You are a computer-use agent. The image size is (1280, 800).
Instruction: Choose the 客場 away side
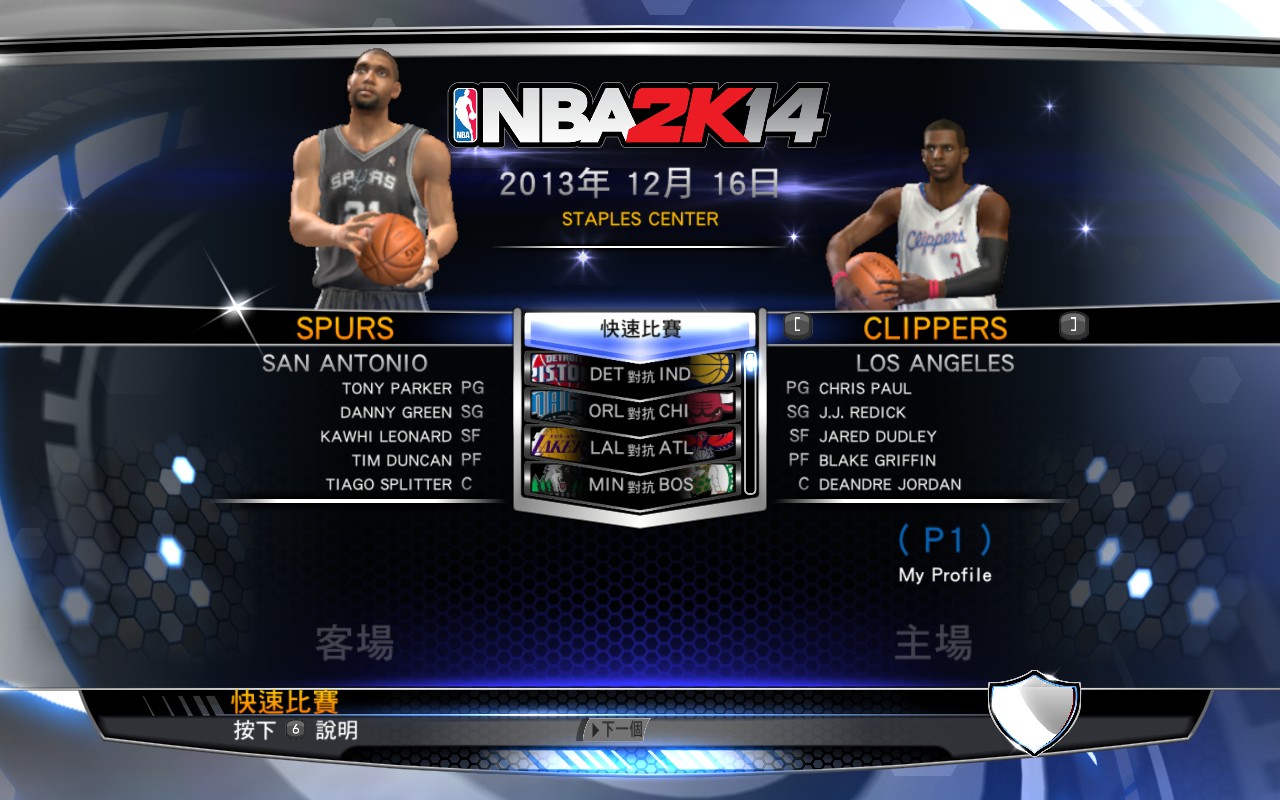354,643
